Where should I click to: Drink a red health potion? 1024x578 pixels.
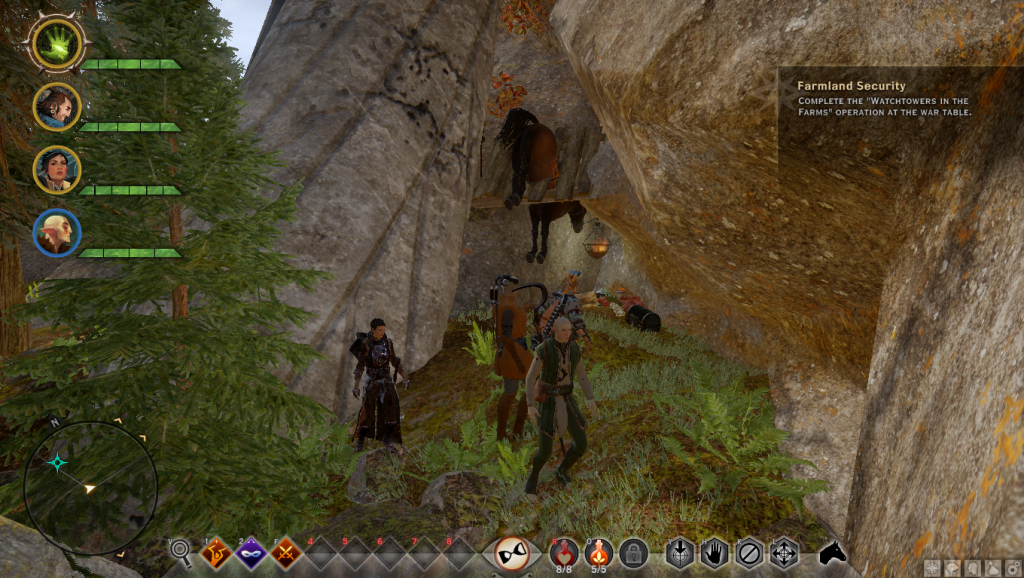click(566, 552)
